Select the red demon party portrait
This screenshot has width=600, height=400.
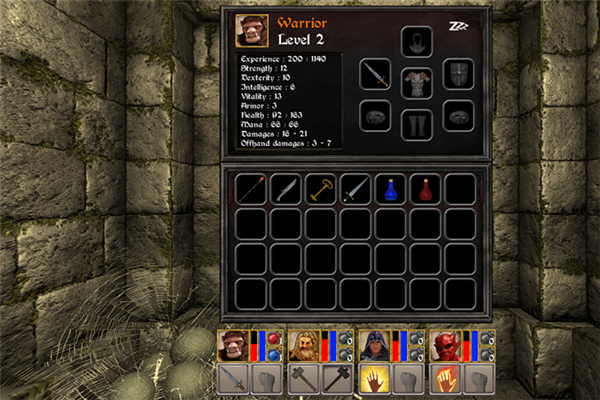[x=445, y=345]
